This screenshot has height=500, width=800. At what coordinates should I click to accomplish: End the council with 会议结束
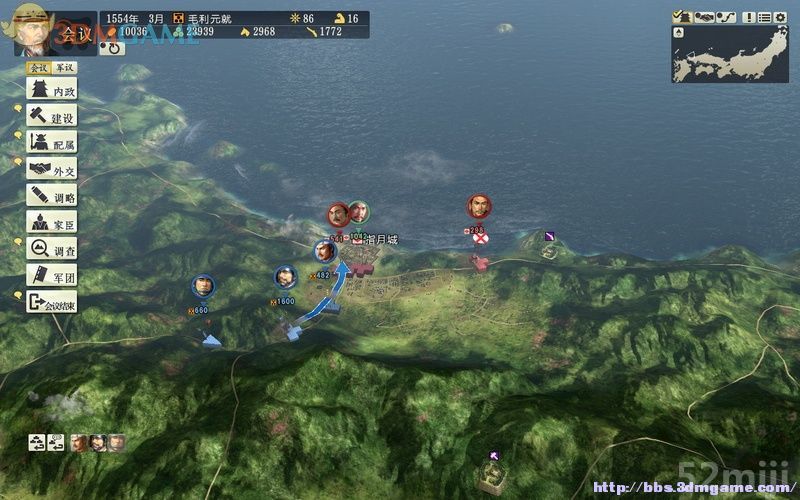tap(52, 300)
